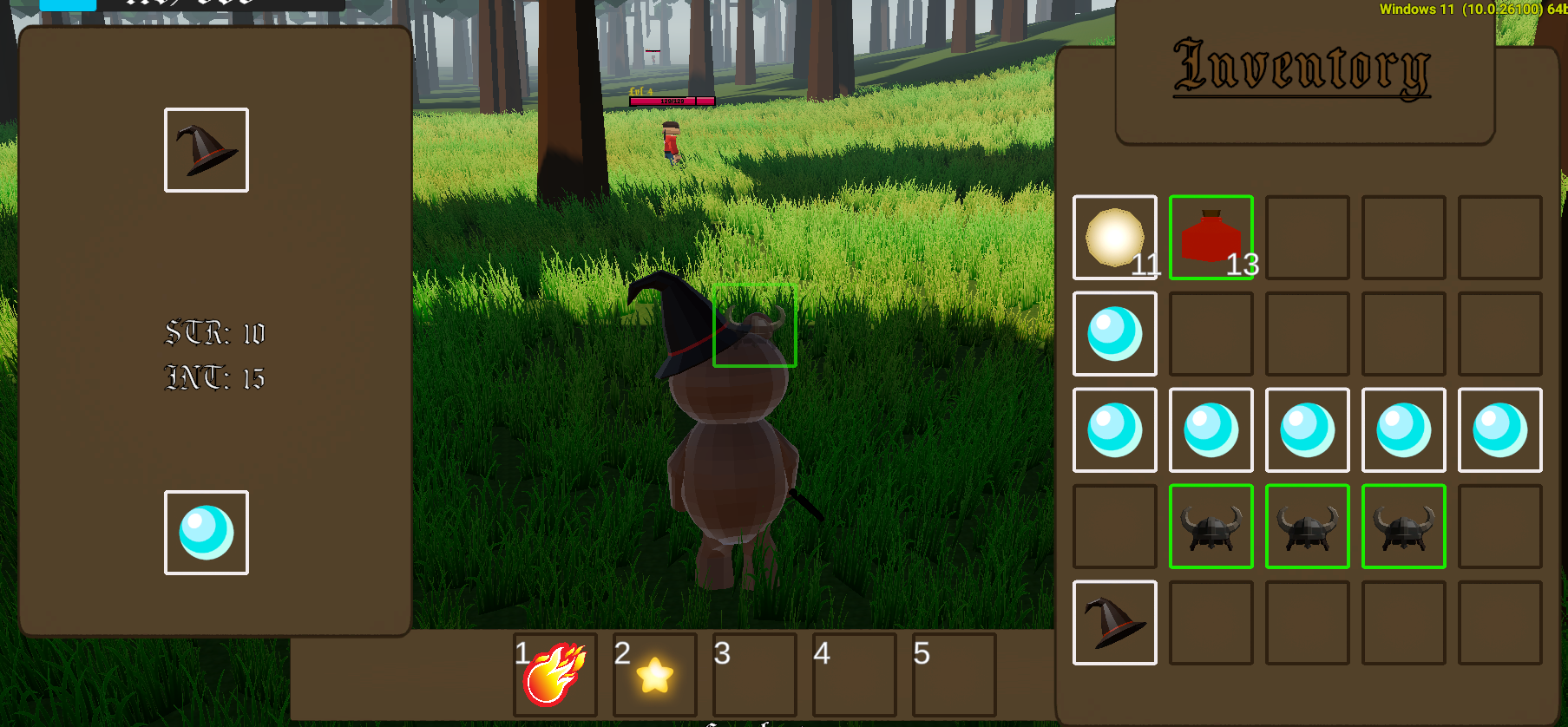
Task: Select the glowing orb stack of 11
Action: click(x=1115, y=237)
